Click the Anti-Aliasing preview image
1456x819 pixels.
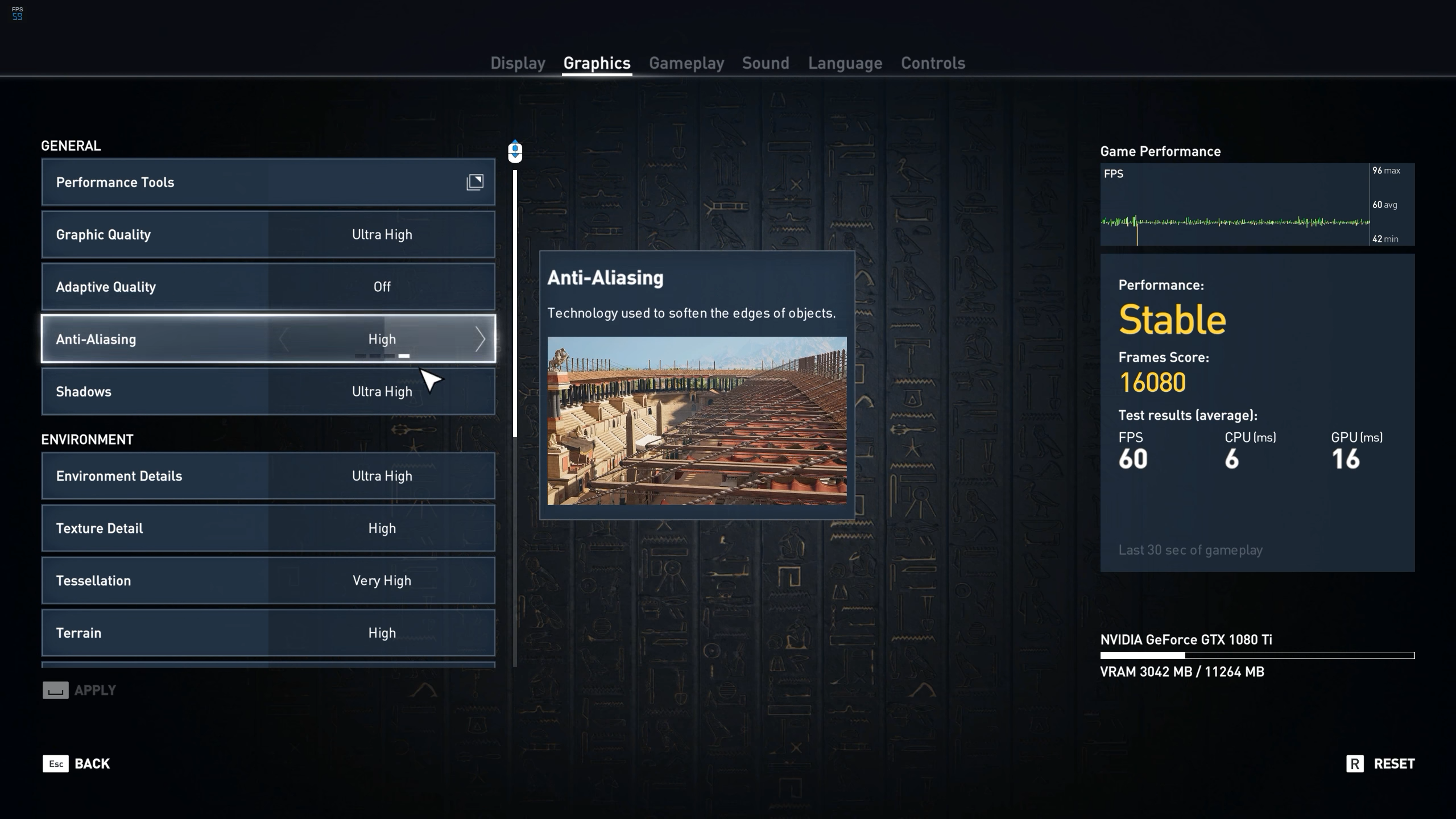697,421
